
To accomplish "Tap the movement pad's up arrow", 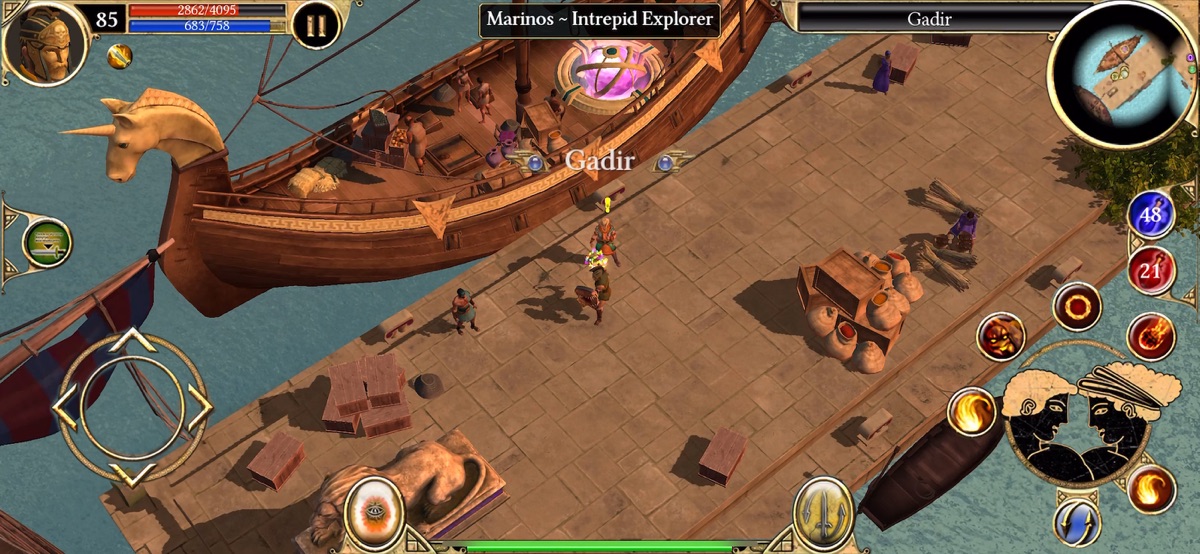I will [x=131, y=342].
